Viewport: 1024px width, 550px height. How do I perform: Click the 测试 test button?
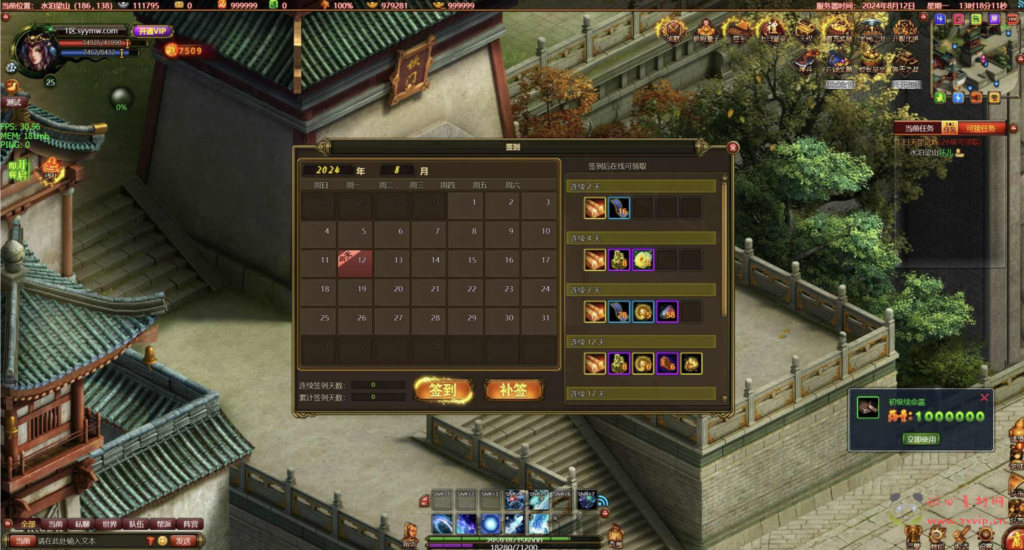tap(14, 101)
